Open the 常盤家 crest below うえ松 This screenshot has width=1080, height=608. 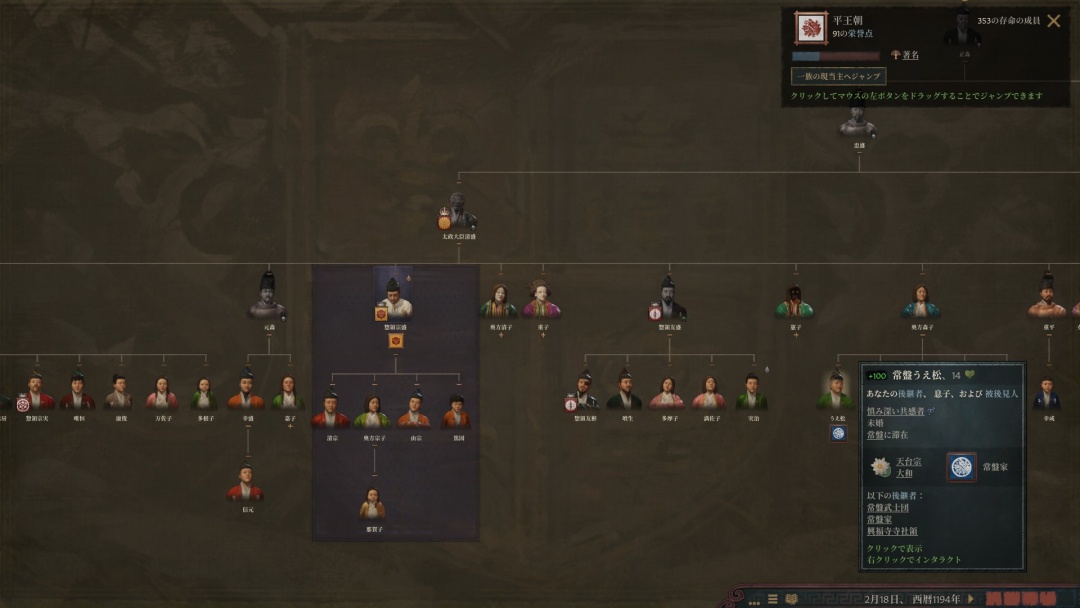[x=839, y=432]
